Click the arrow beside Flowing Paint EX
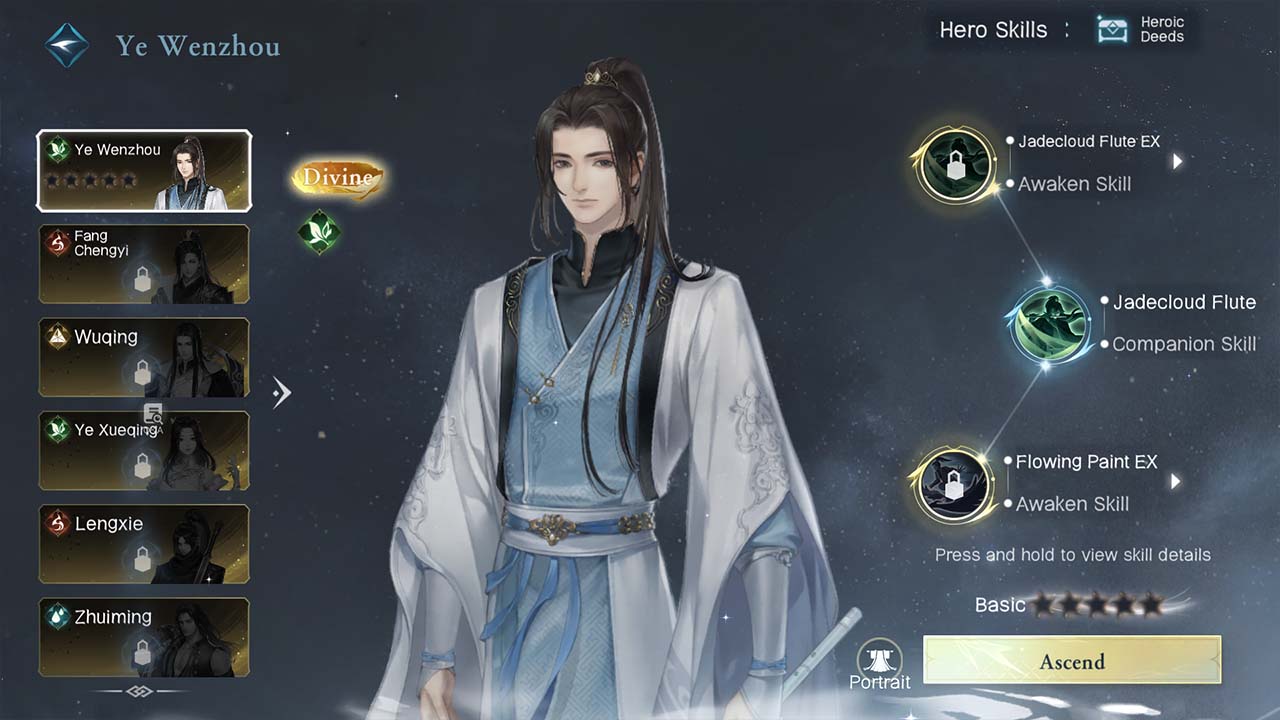Image resolution: width=1280 pixels, height=720 pixels. tap(1175, 481)
